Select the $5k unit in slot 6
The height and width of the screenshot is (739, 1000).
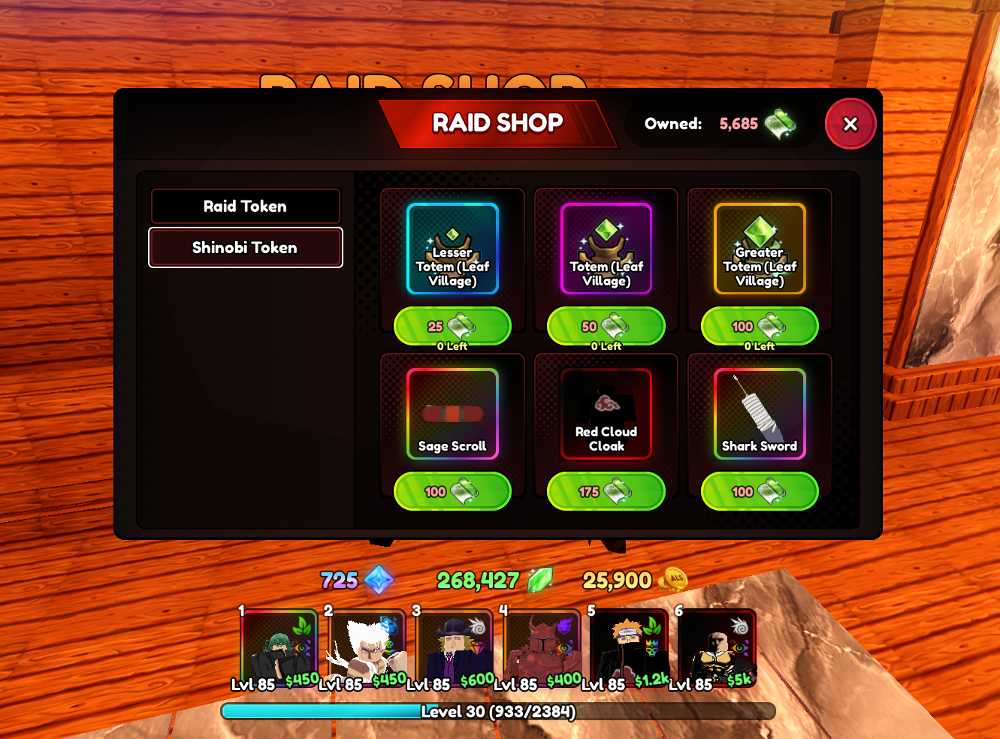click(717, 647)
